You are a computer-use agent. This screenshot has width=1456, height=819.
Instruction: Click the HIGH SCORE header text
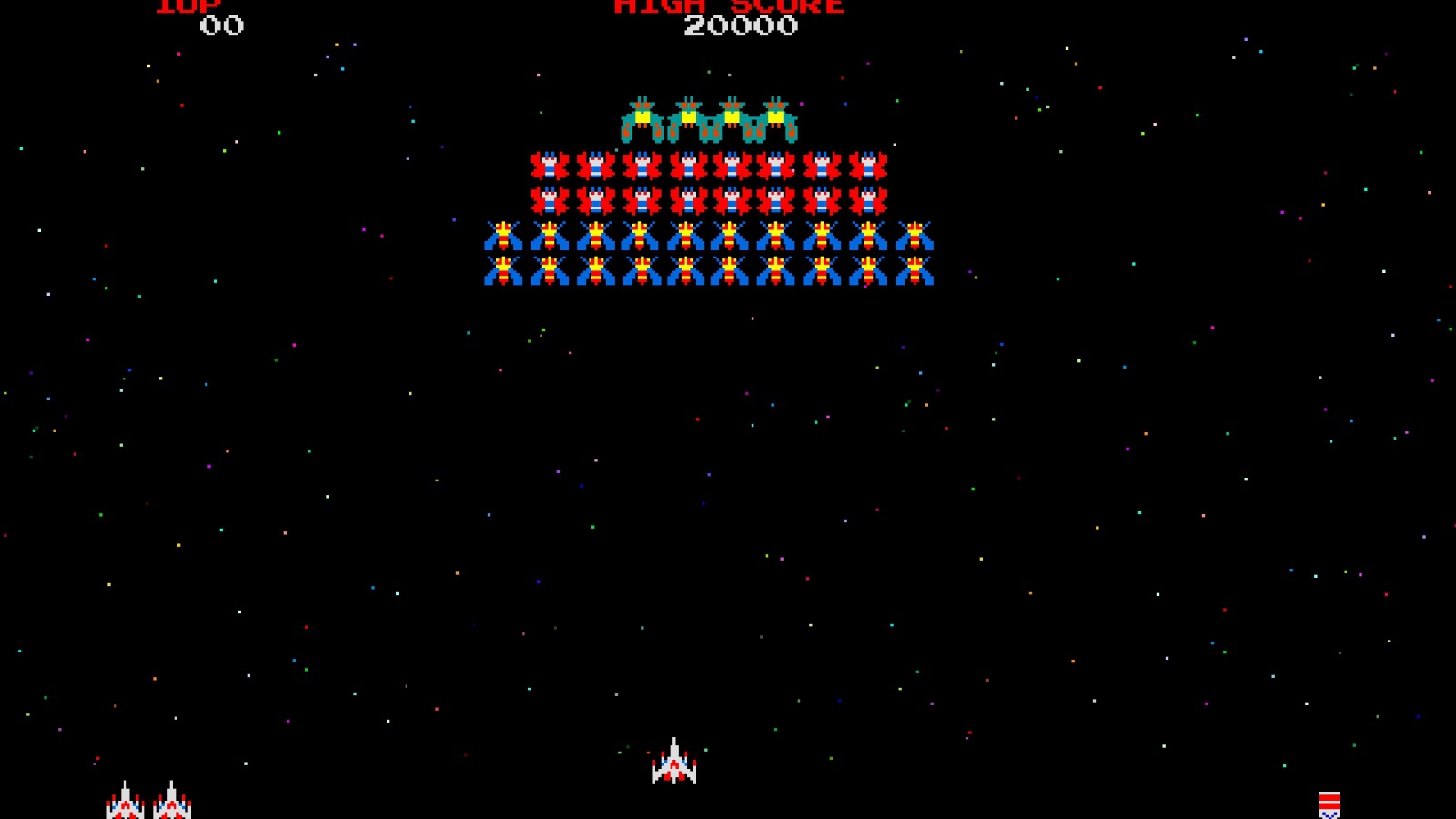pyautogui.click(x=728, y=7)
